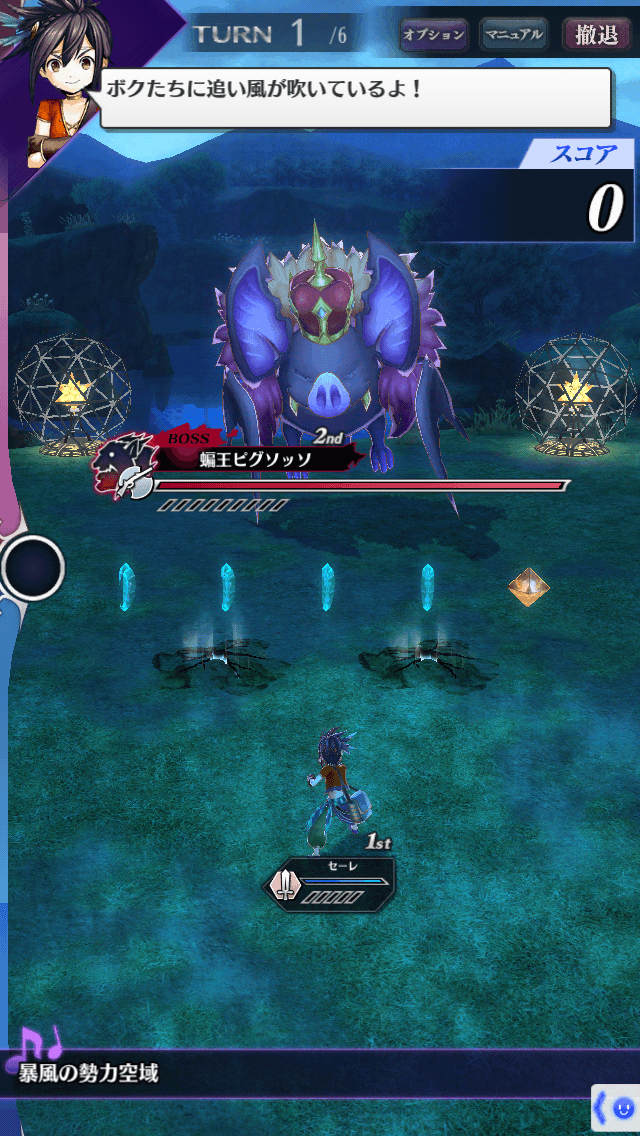Screen dimensions: 640x1136
Task: Select the セーレ unit status plate
Action: (x=330, y=881)
